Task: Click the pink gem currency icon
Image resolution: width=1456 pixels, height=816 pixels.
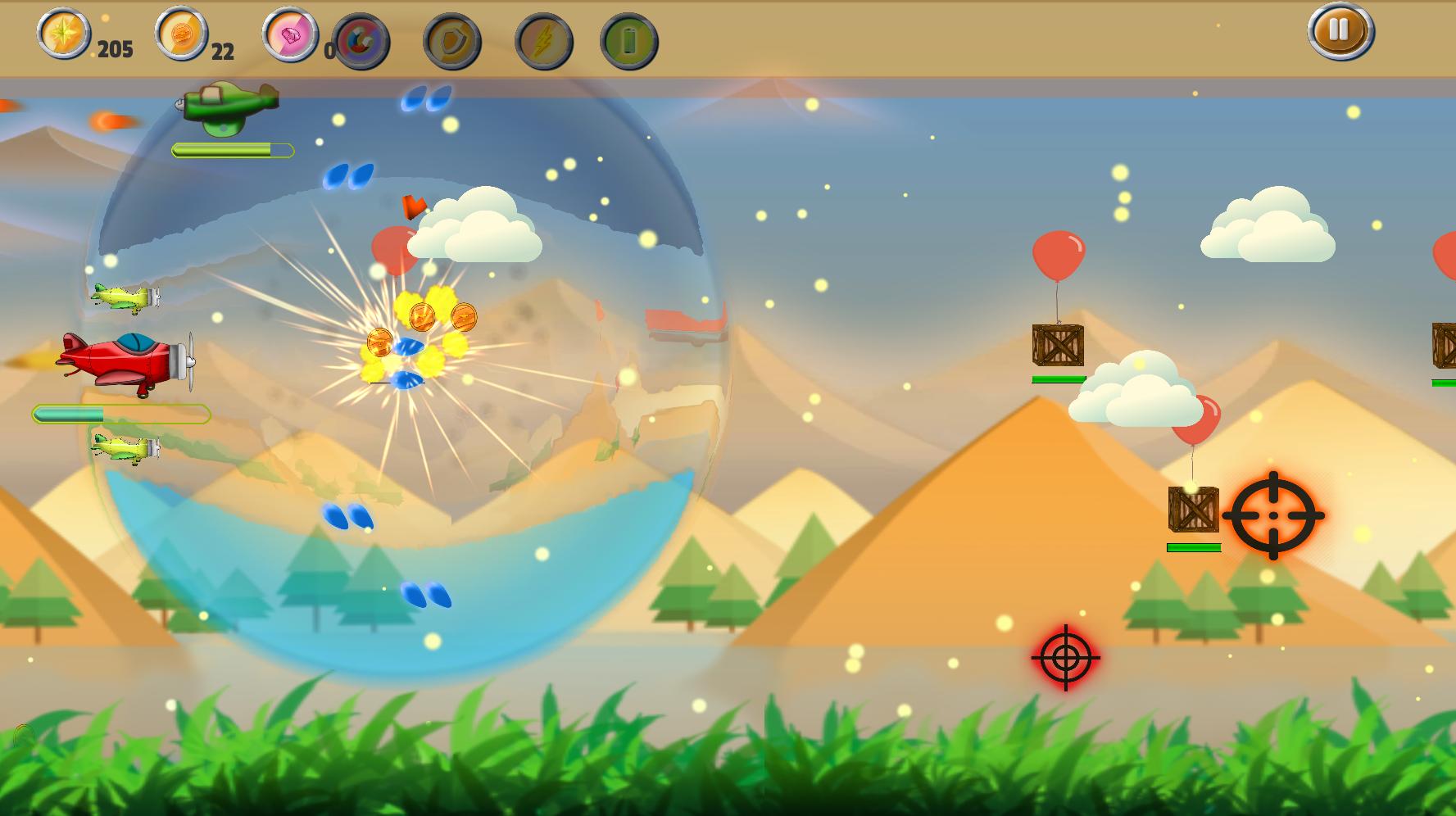Action: 290,35
